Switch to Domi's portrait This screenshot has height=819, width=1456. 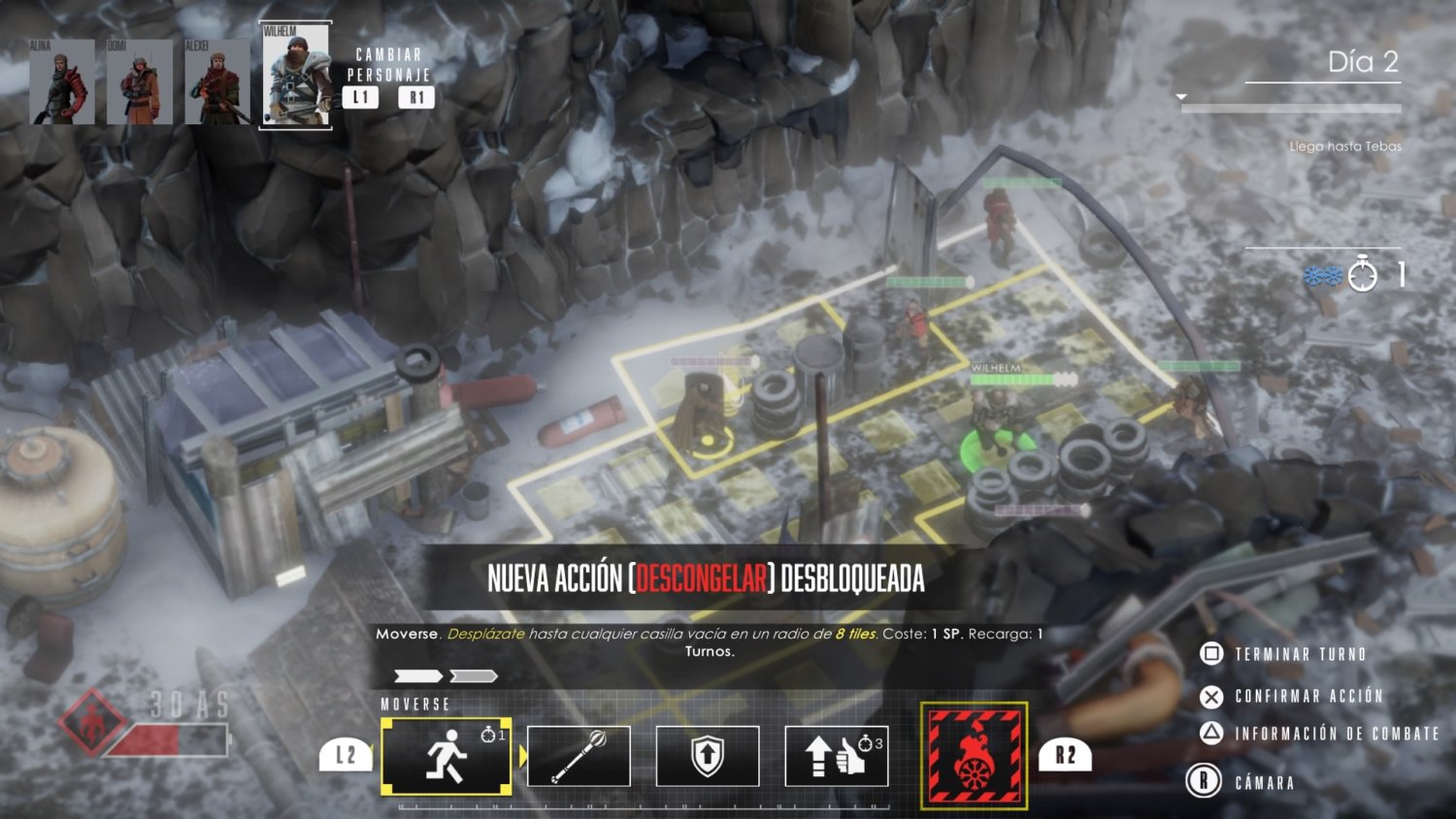140,82
